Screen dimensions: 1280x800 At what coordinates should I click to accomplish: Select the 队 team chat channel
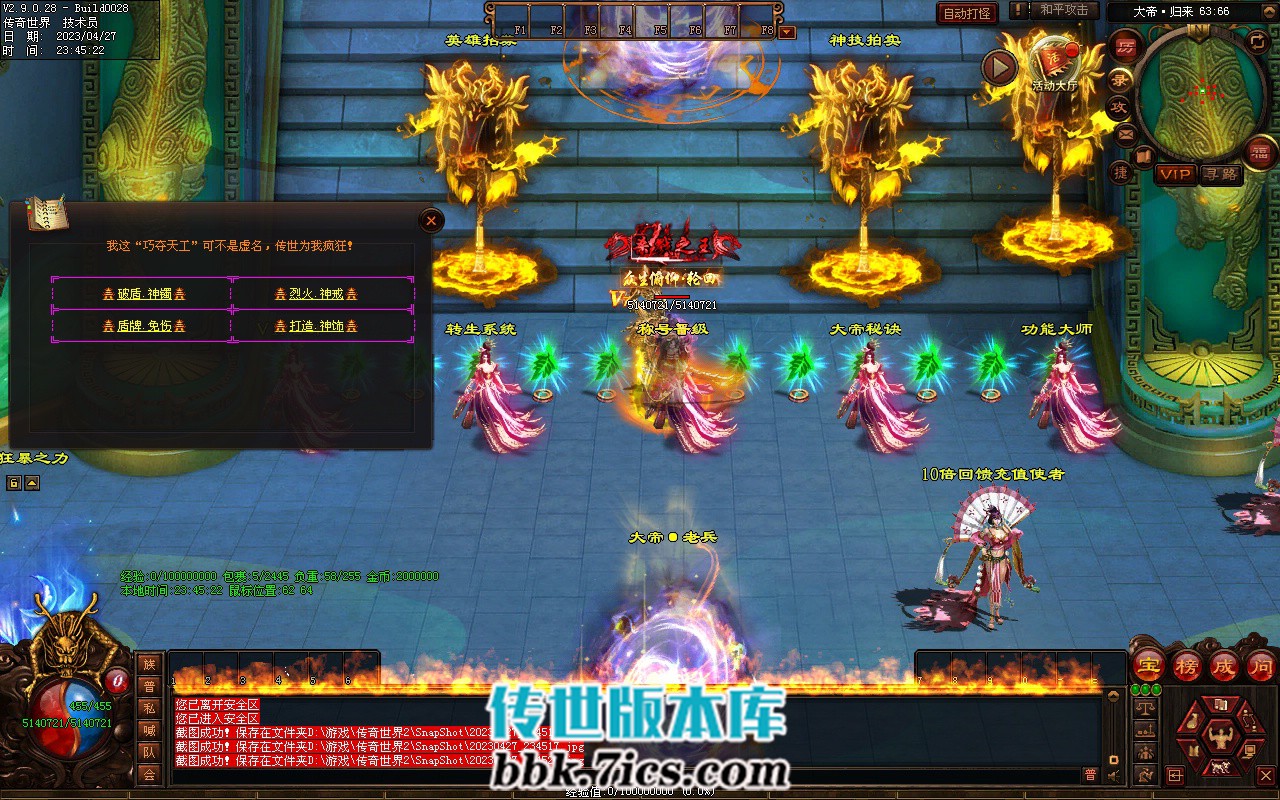pos(149,752)
